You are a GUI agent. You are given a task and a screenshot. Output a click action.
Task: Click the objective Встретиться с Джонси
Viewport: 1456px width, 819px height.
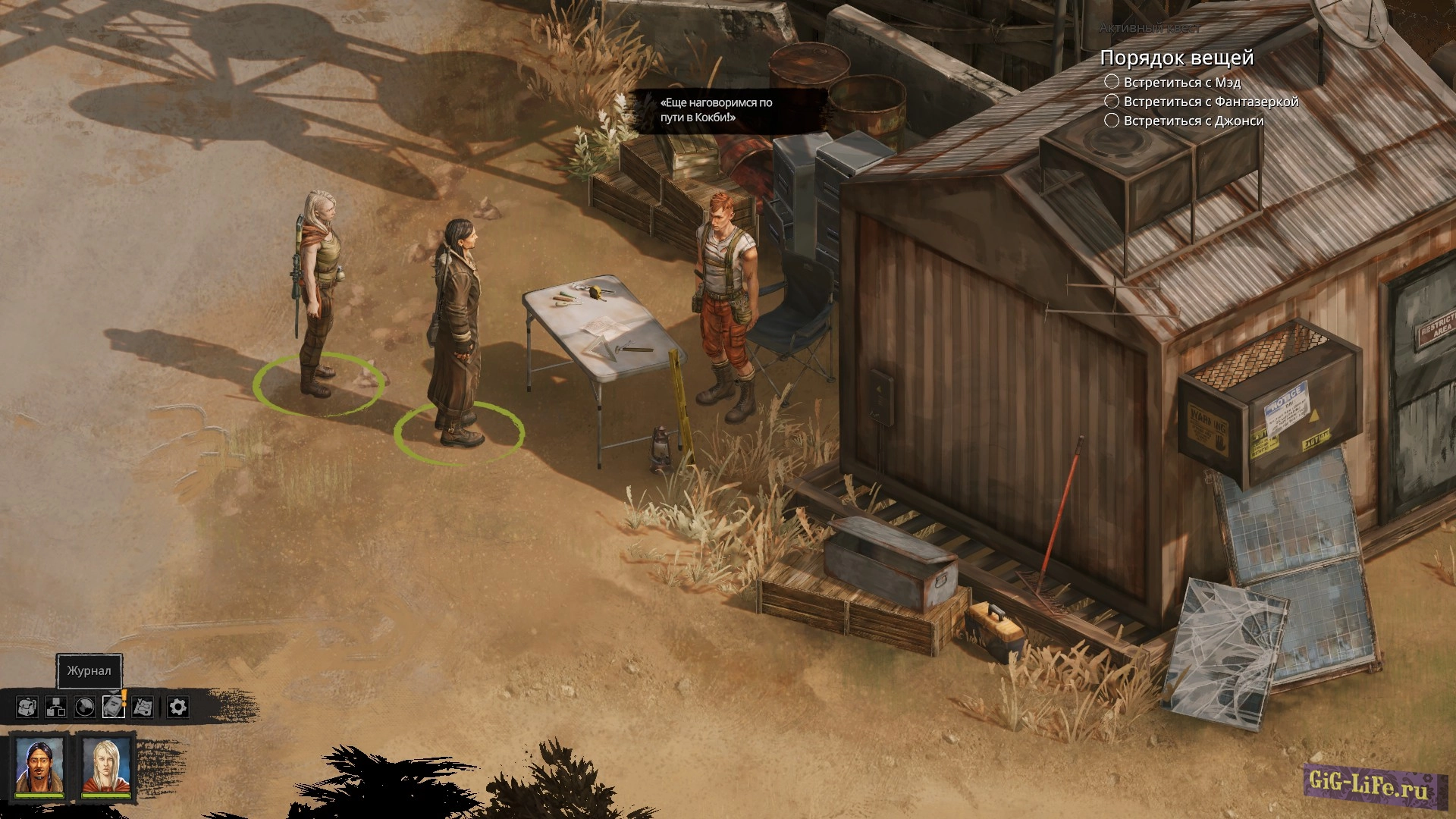(x=1193, y=120)
